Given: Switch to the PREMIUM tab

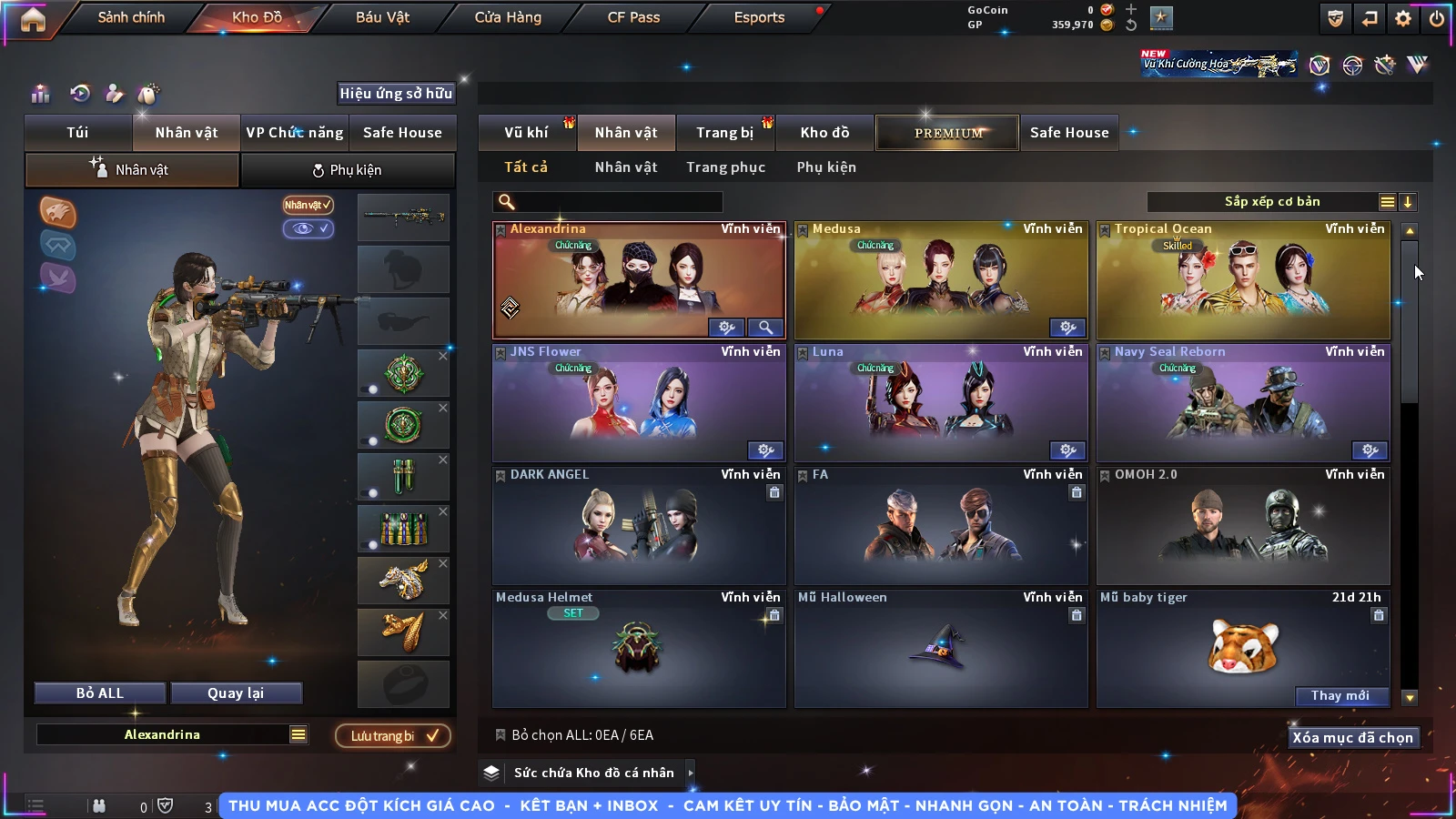Looking at the screenshot, I should click(947, 133).
